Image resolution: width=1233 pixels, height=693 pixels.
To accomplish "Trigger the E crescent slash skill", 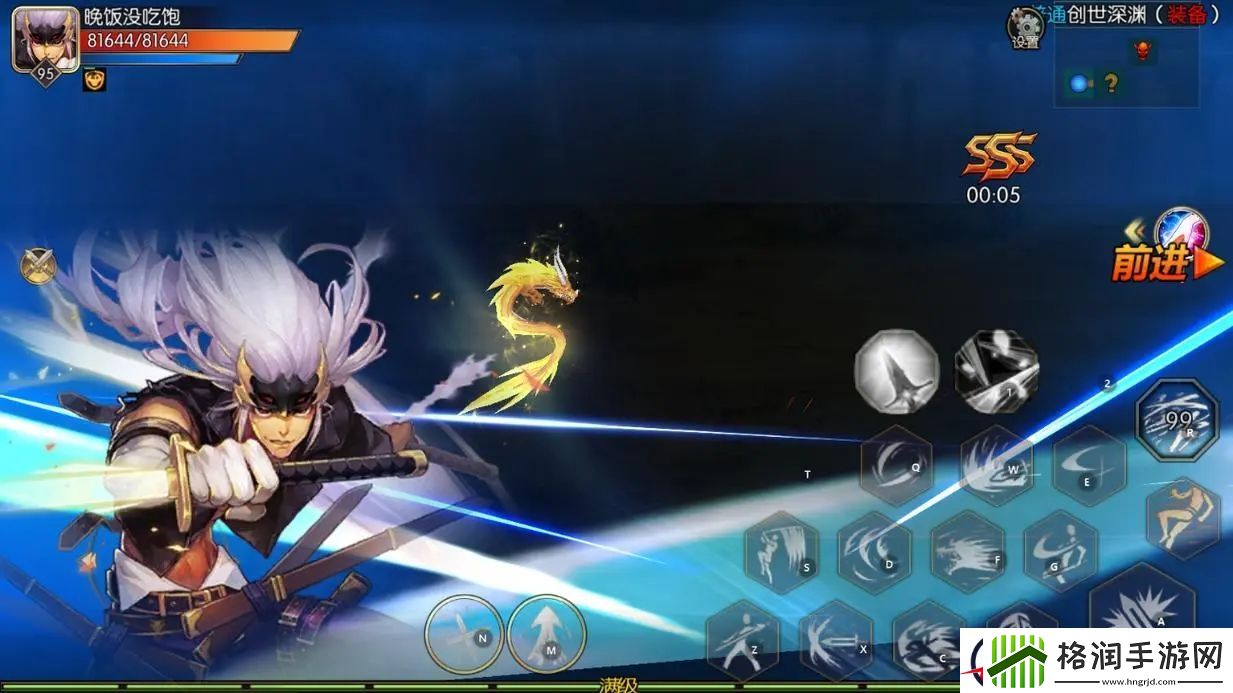I will [1089, 465].
